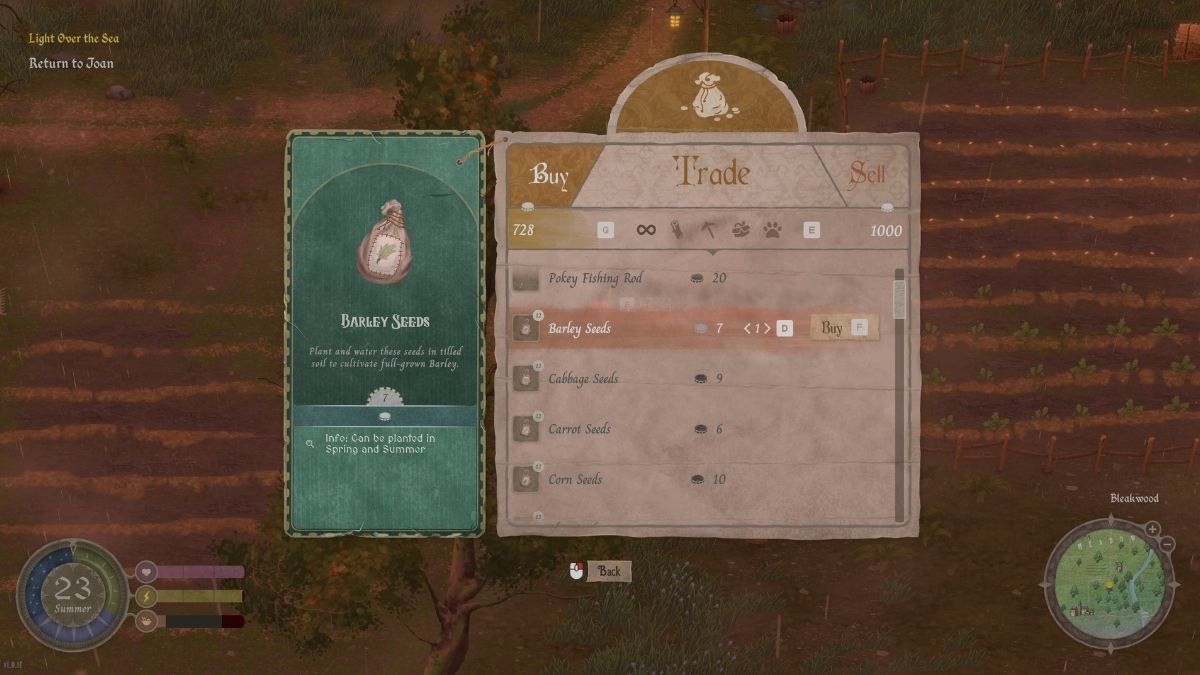The width and height of the screenshot is (1200, 675).
Task: Show all items with the infinity filter
Action: pyautogui.click(x=646, y=230)
